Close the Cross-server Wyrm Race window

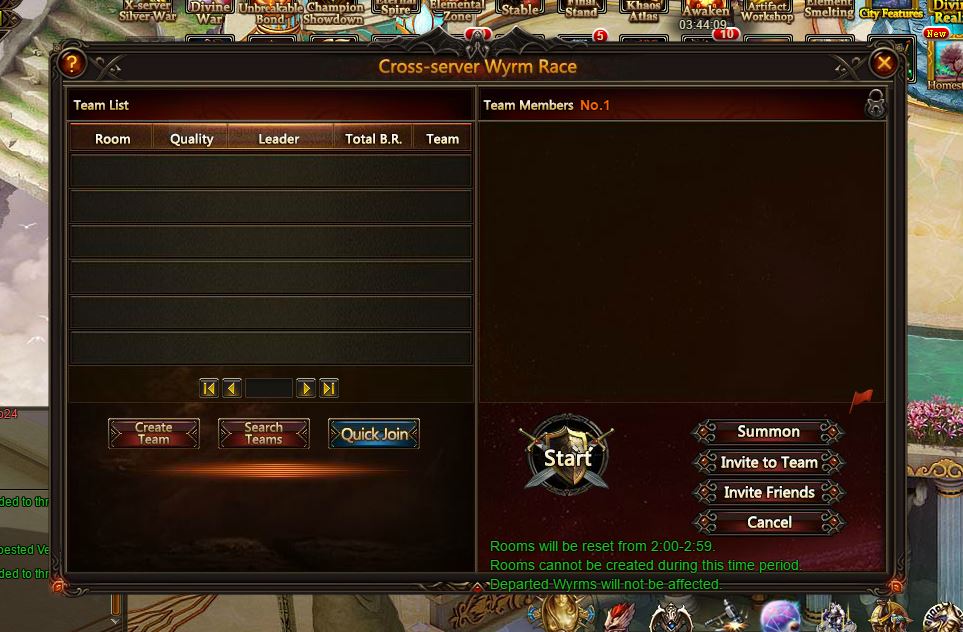(x=883, y=64)
